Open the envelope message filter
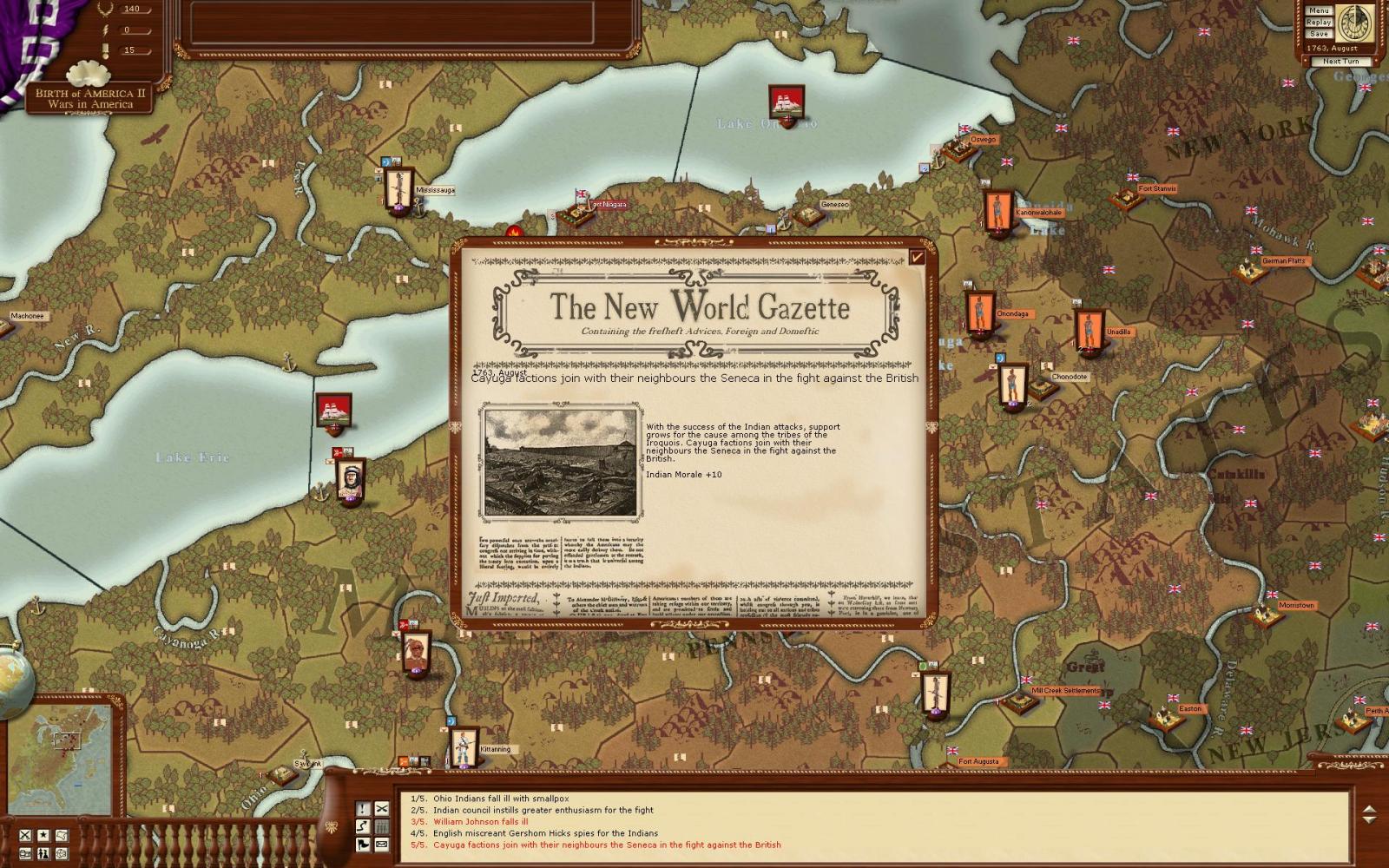This screenshot has height=868, width=1389. pyautogui.click(x=382, y=844)
